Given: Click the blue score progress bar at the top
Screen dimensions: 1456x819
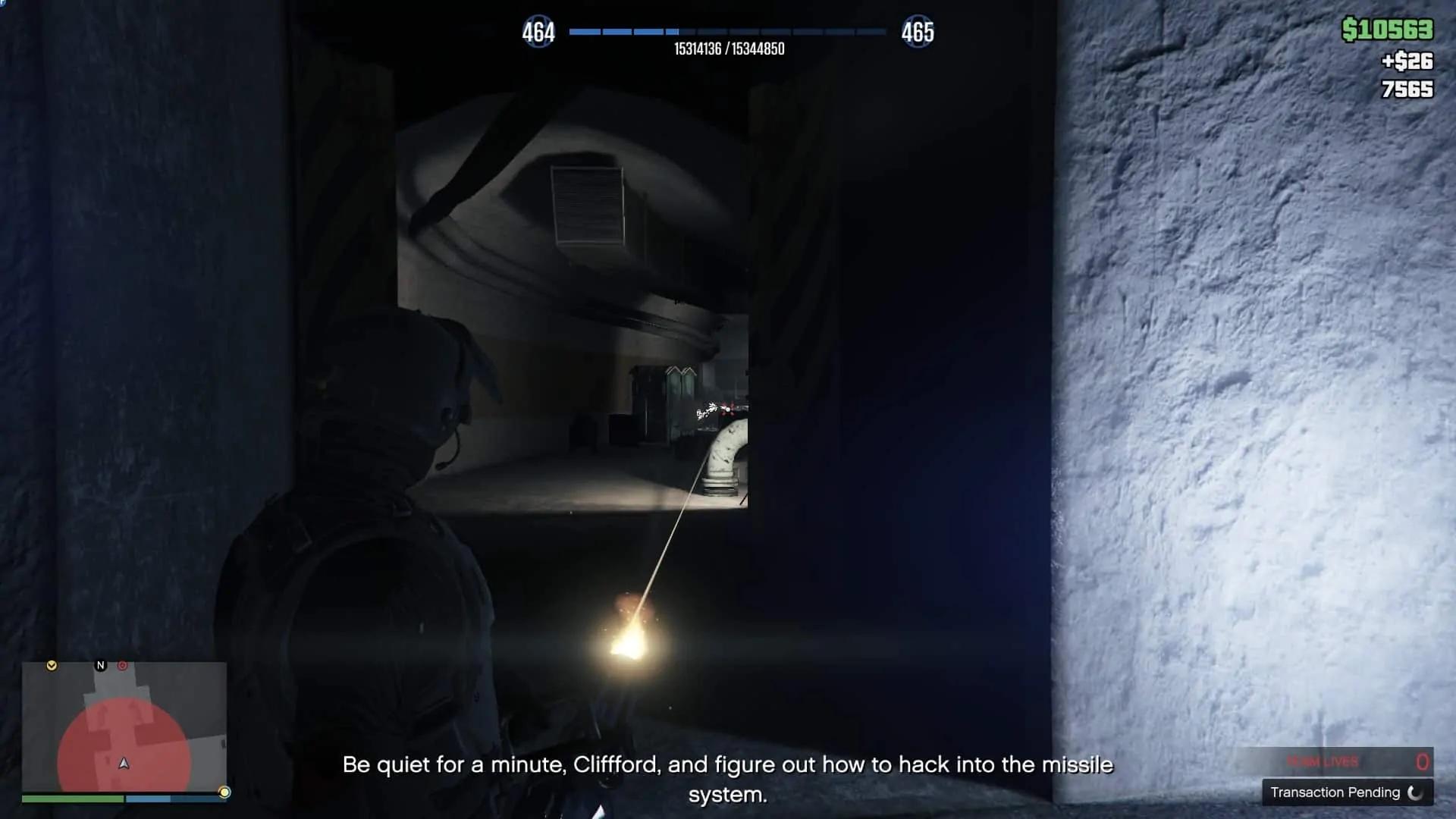Looking at the screenshot, I should pyautogui.click(x=728, y=32).
